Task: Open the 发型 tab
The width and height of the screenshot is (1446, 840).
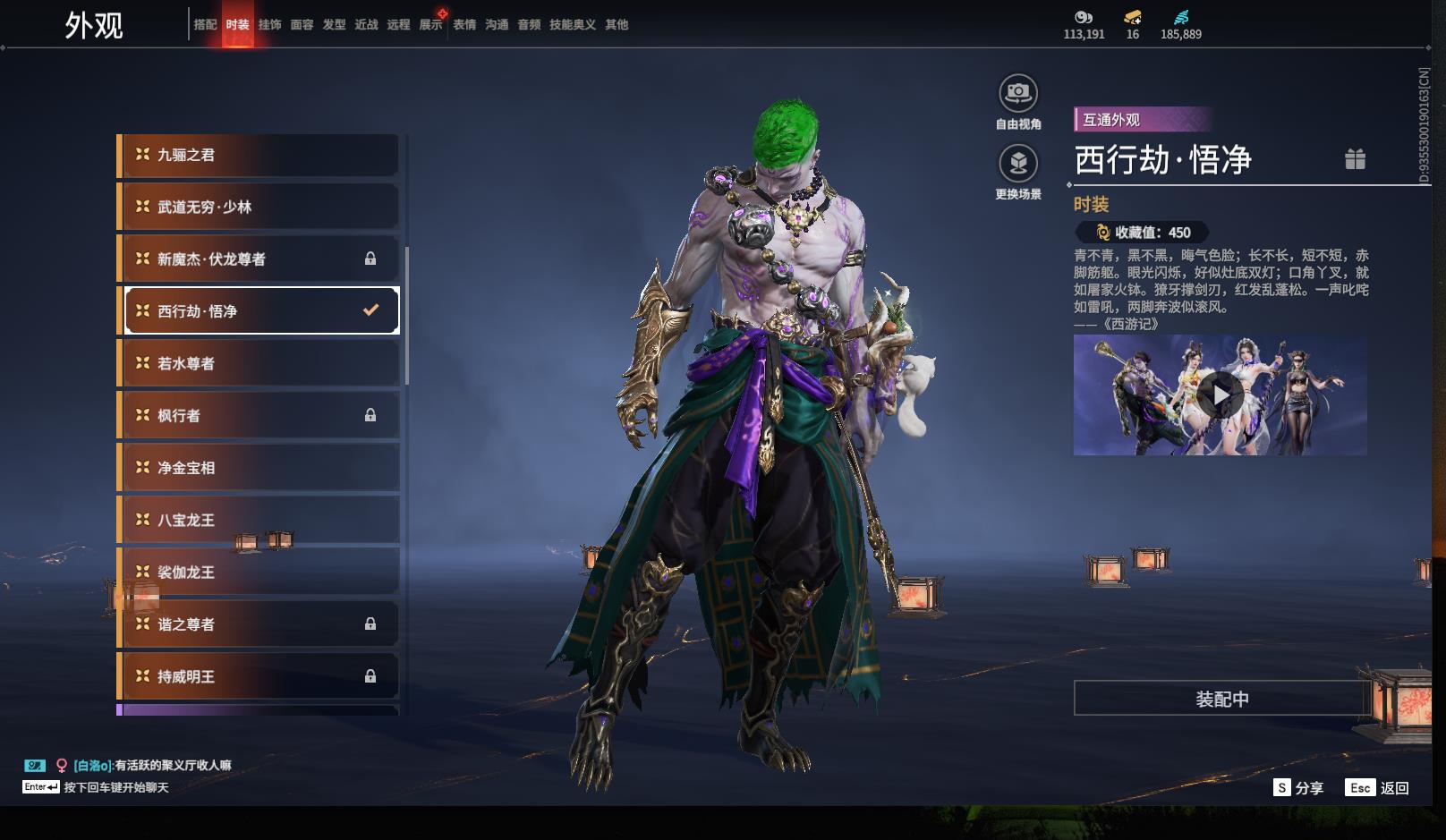Action: point(334,25)
